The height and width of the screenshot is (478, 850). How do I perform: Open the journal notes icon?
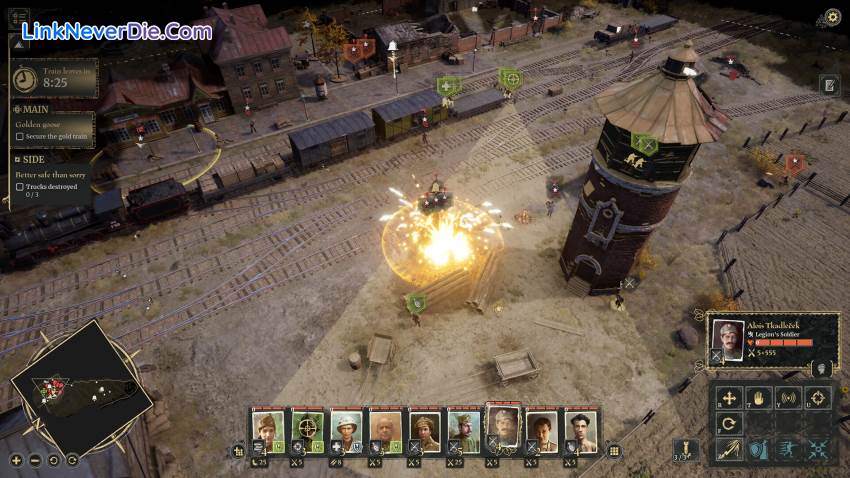pos(829,85)
